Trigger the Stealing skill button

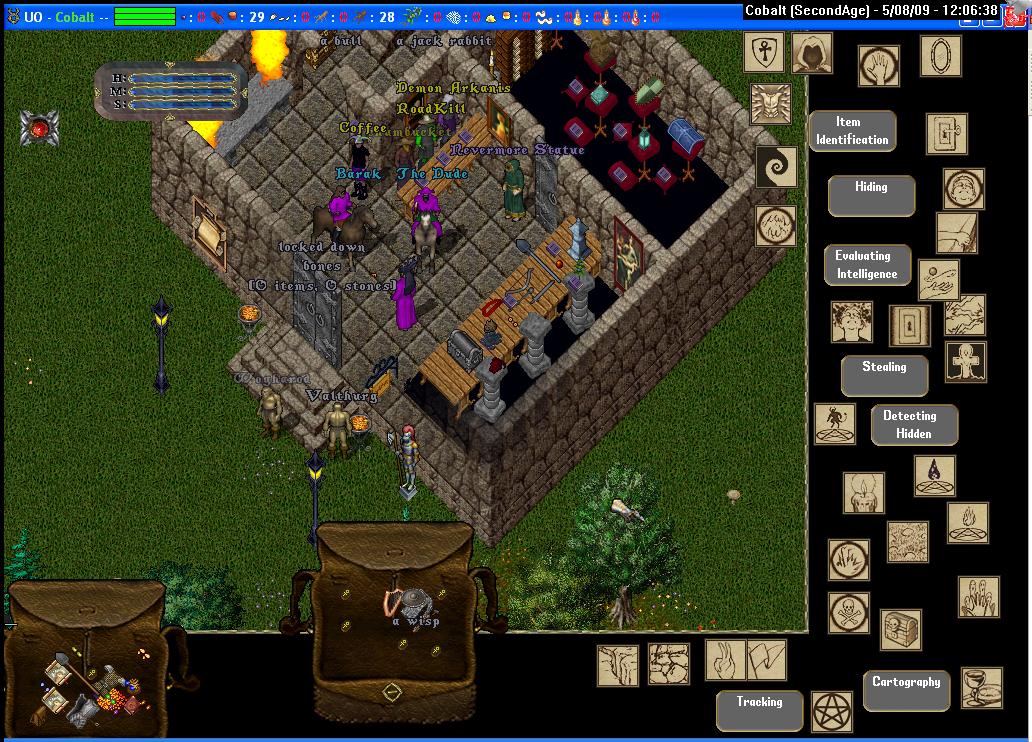[884, 375]
